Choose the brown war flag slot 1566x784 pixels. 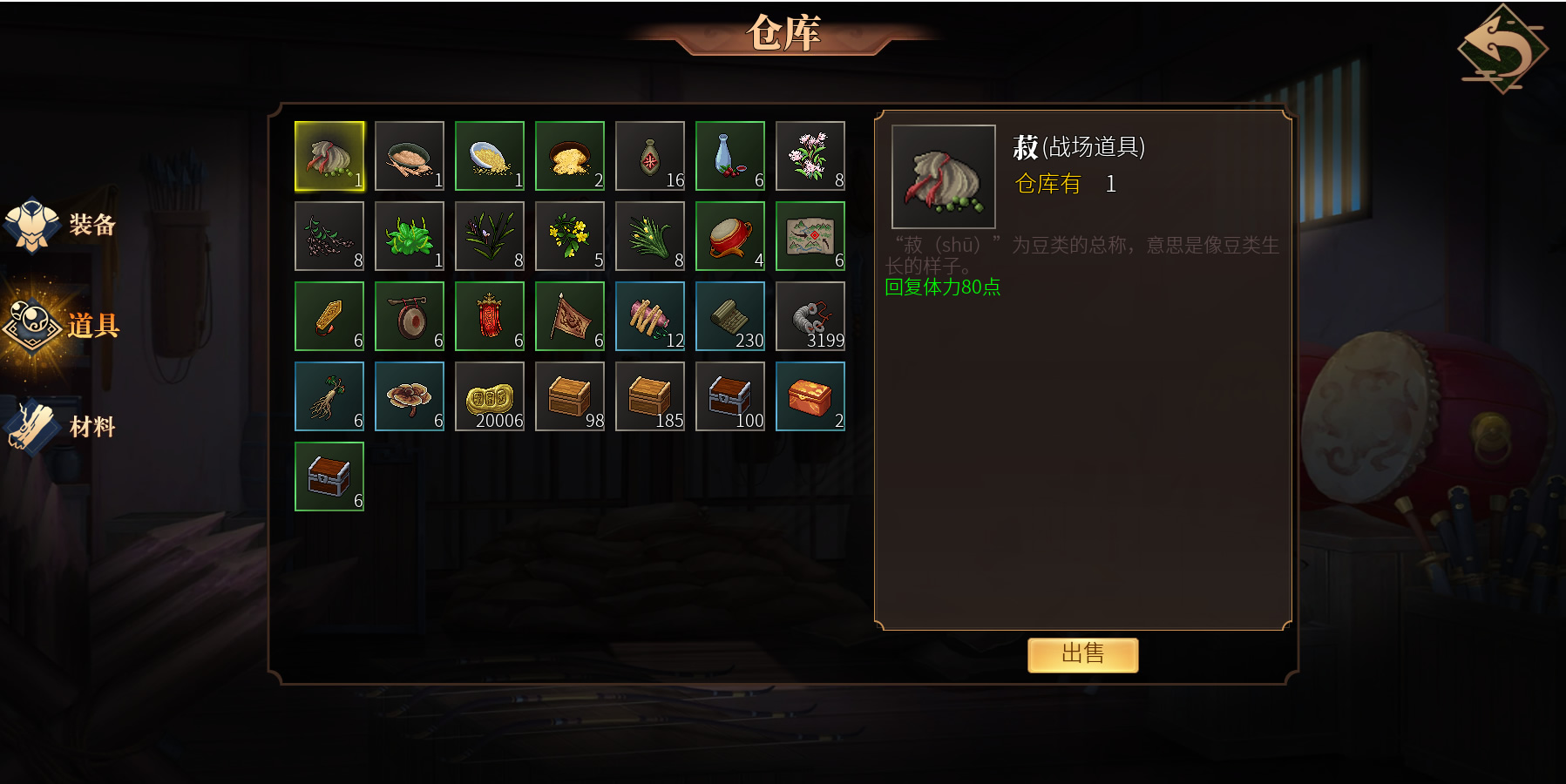pyautogui.click(x=570, y=316)
